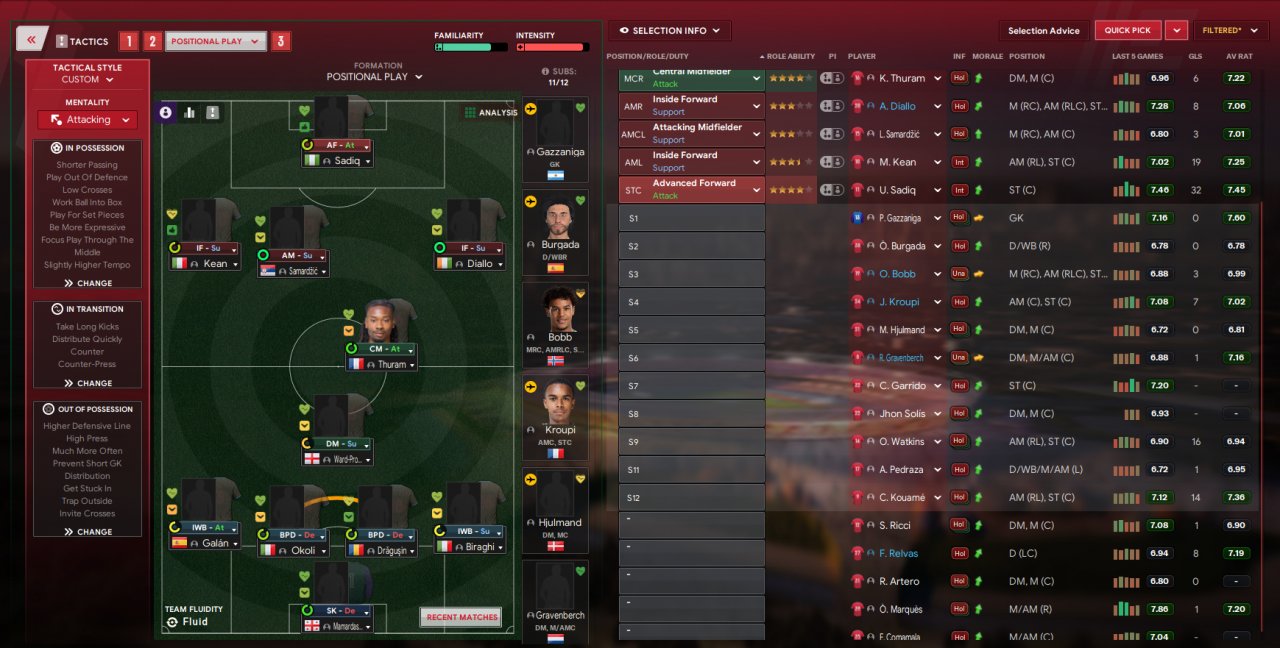Open the Selection Info dropdown
The height and width of the screenshot is (648, 1280).
click(x=670, y=31)
